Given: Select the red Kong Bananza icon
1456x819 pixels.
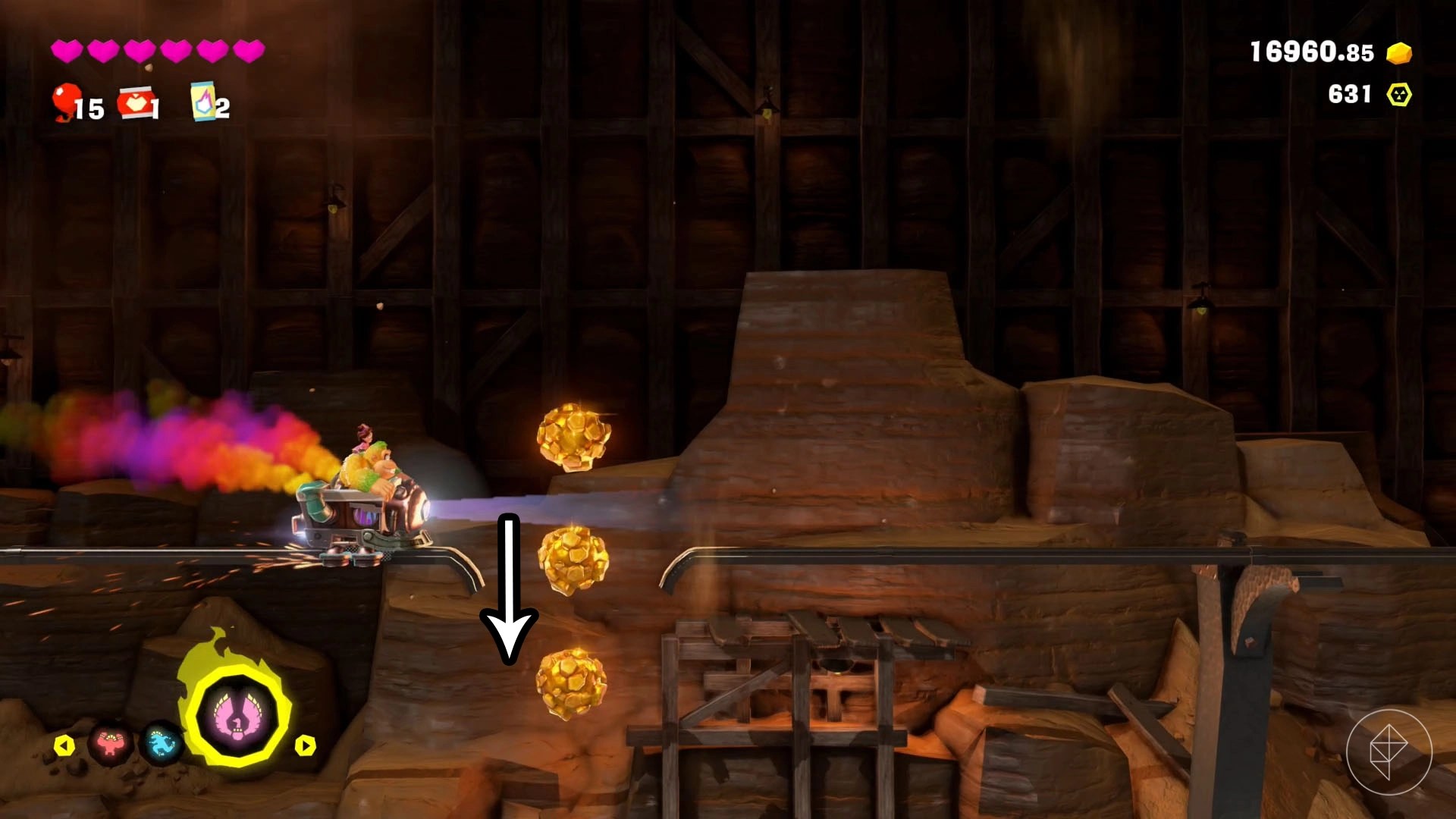Looking at the screenshot, I should point(111,745).
